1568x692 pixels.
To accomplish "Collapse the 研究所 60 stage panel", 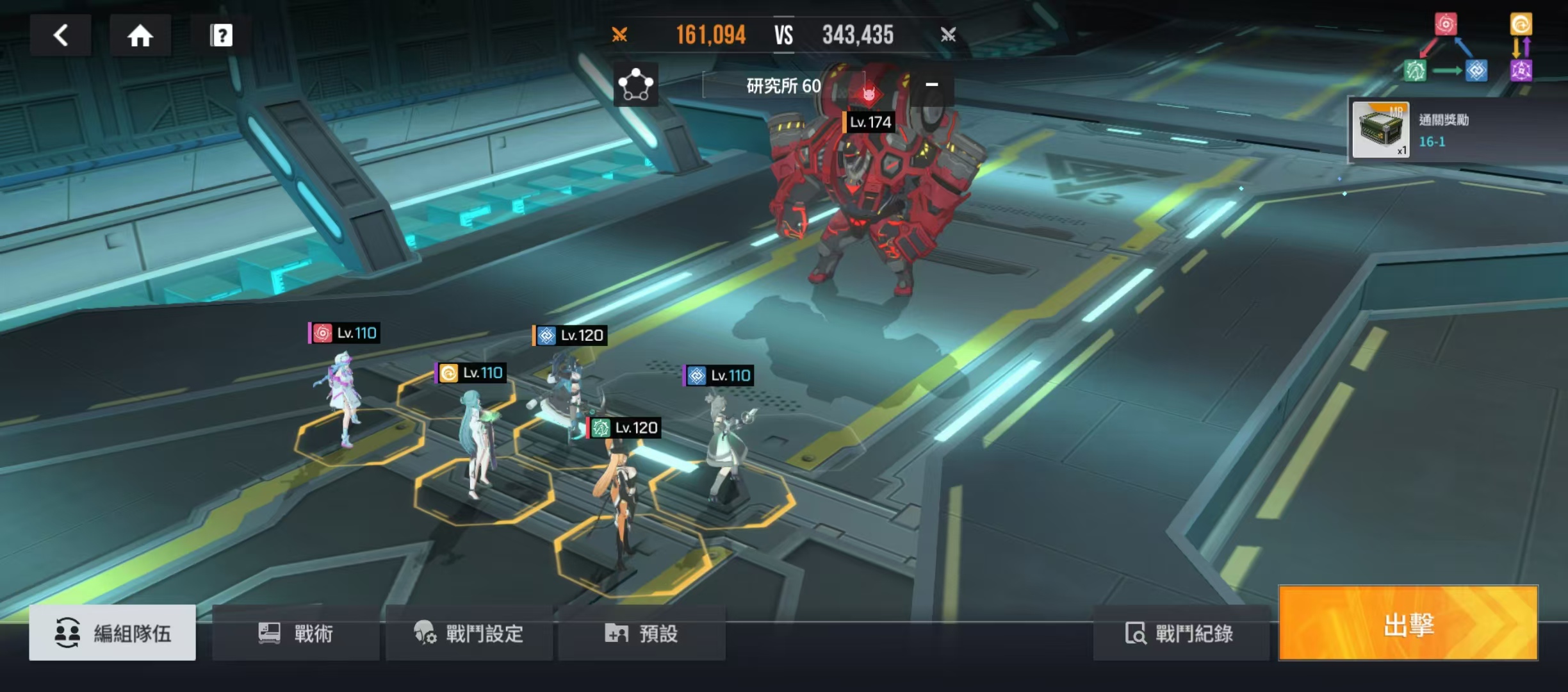I will [932, 85].
